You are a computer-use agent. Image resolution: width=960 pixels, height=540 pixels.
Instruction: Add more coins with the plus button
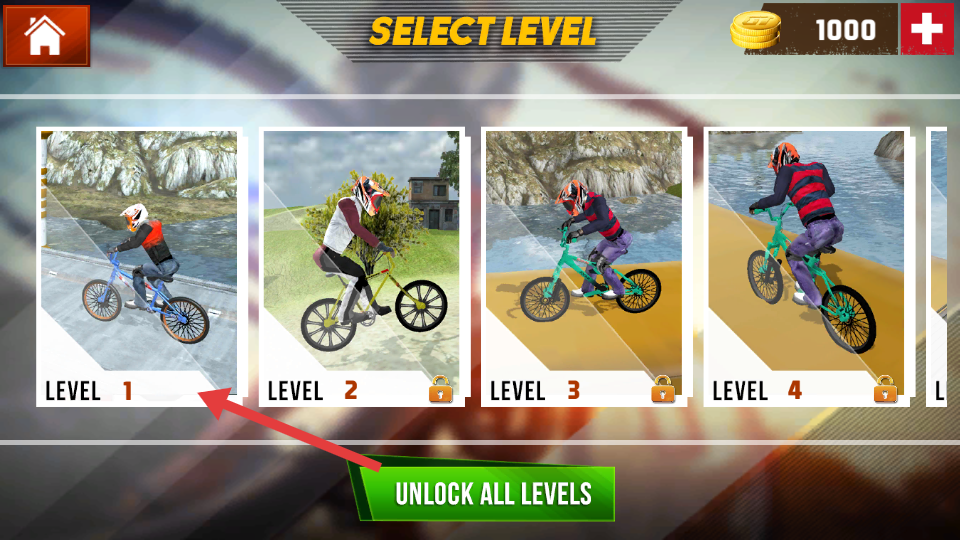click(x=926, y=30)
